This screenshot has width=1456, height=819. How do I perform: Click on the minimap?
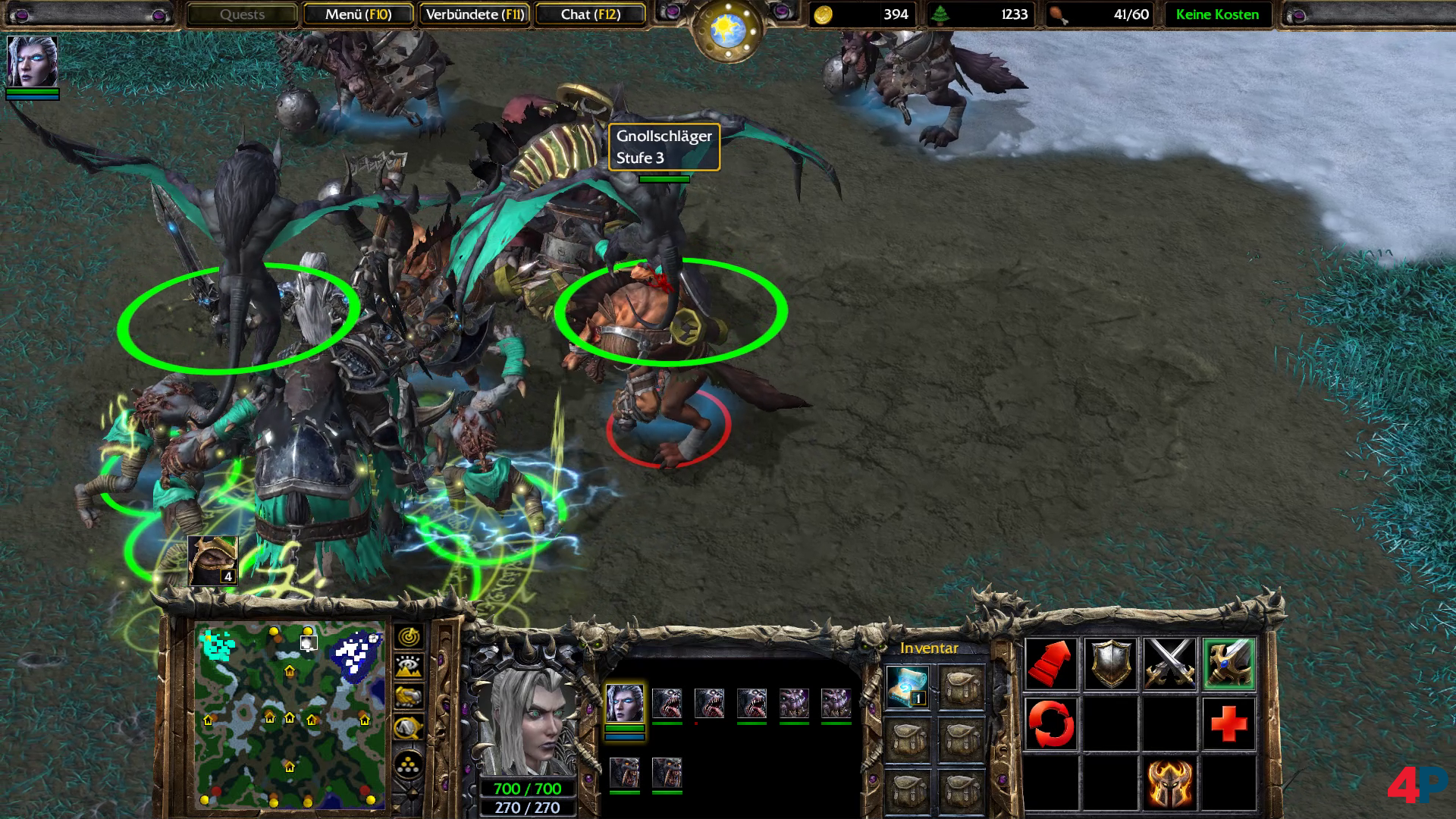[289, 714]
